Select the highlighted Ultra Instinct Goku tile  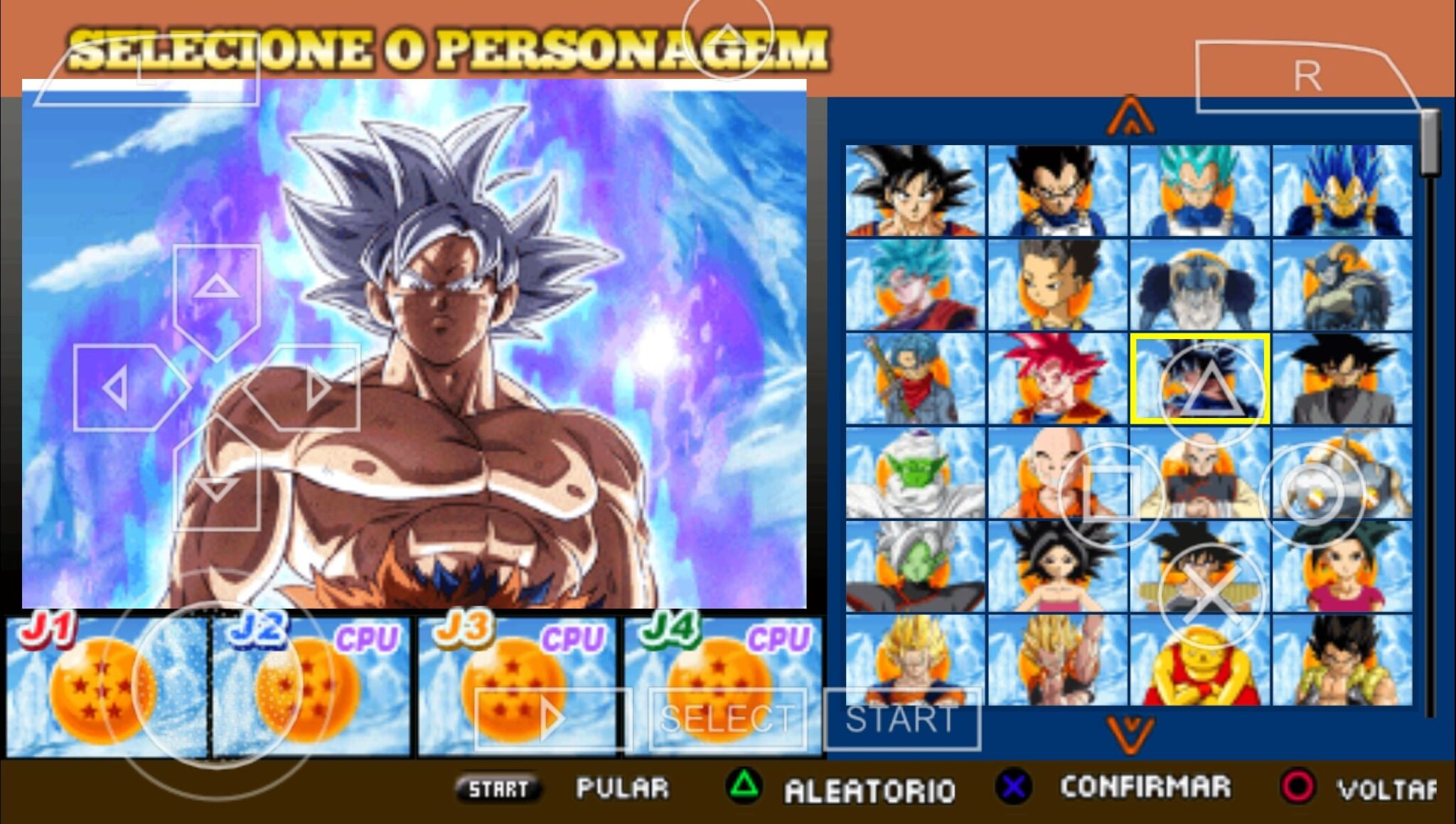(x=1200, y=379)
